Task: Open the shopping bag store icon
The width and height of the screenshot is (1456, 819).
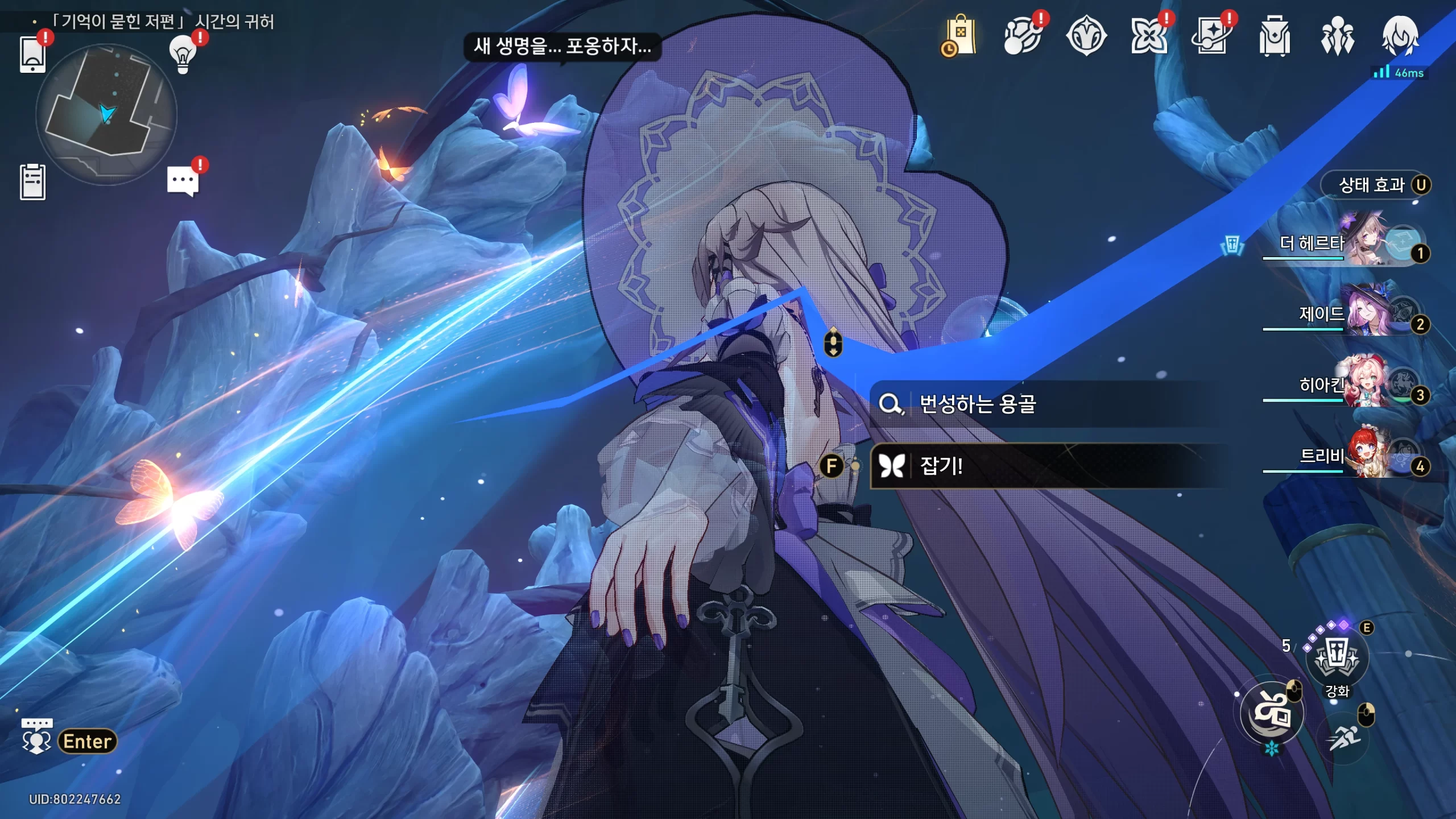Action: pos(960,36)
